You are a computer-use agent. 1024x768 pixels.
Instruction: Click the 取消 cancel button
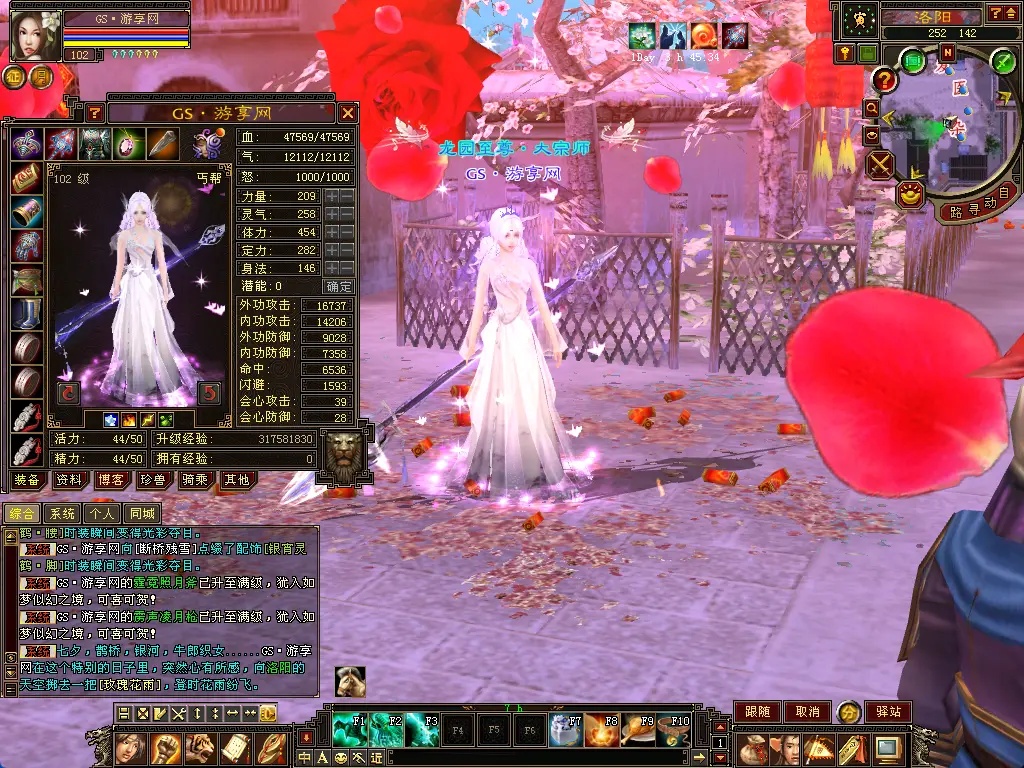(x=807, y=712)
